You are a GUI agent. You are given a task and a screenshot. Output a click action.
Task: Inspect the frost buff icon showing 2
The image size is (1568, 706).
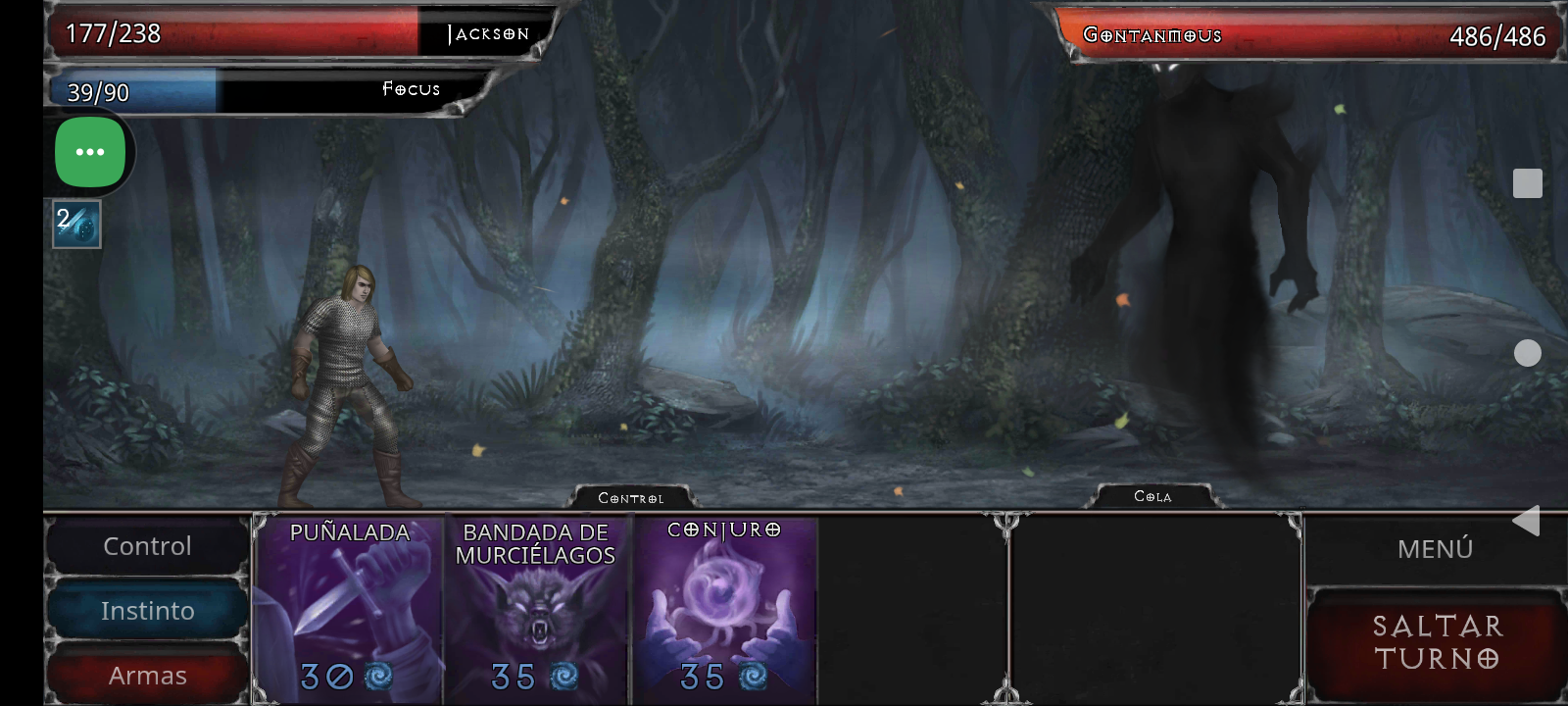(76, 225)
